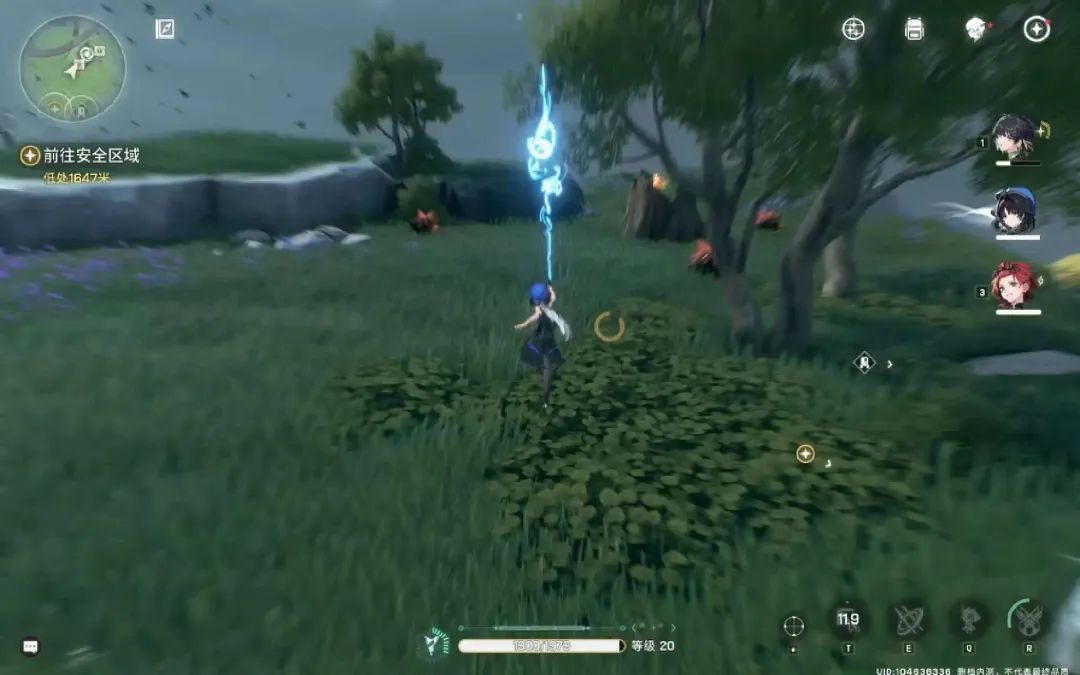Switch to the red-haired party member 3

point(1014,285)
